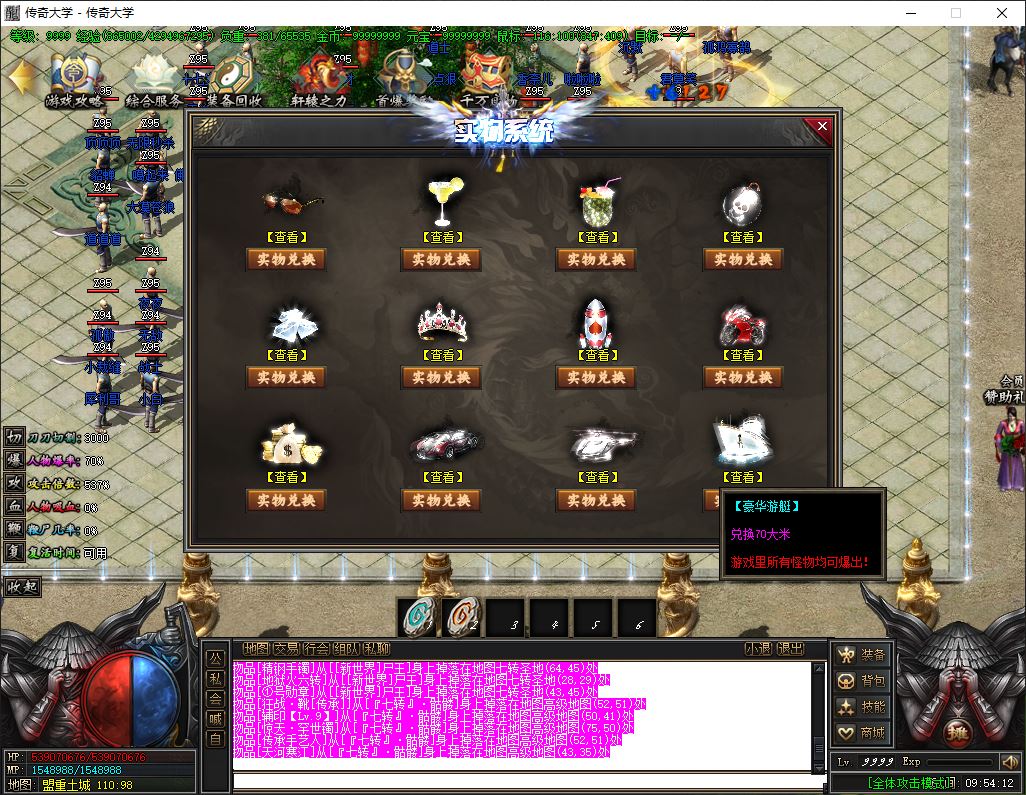Open the 综合服务 lotus icon
Image resolution: width=1026 pixels, height=795 pixels.
point(153,80)
